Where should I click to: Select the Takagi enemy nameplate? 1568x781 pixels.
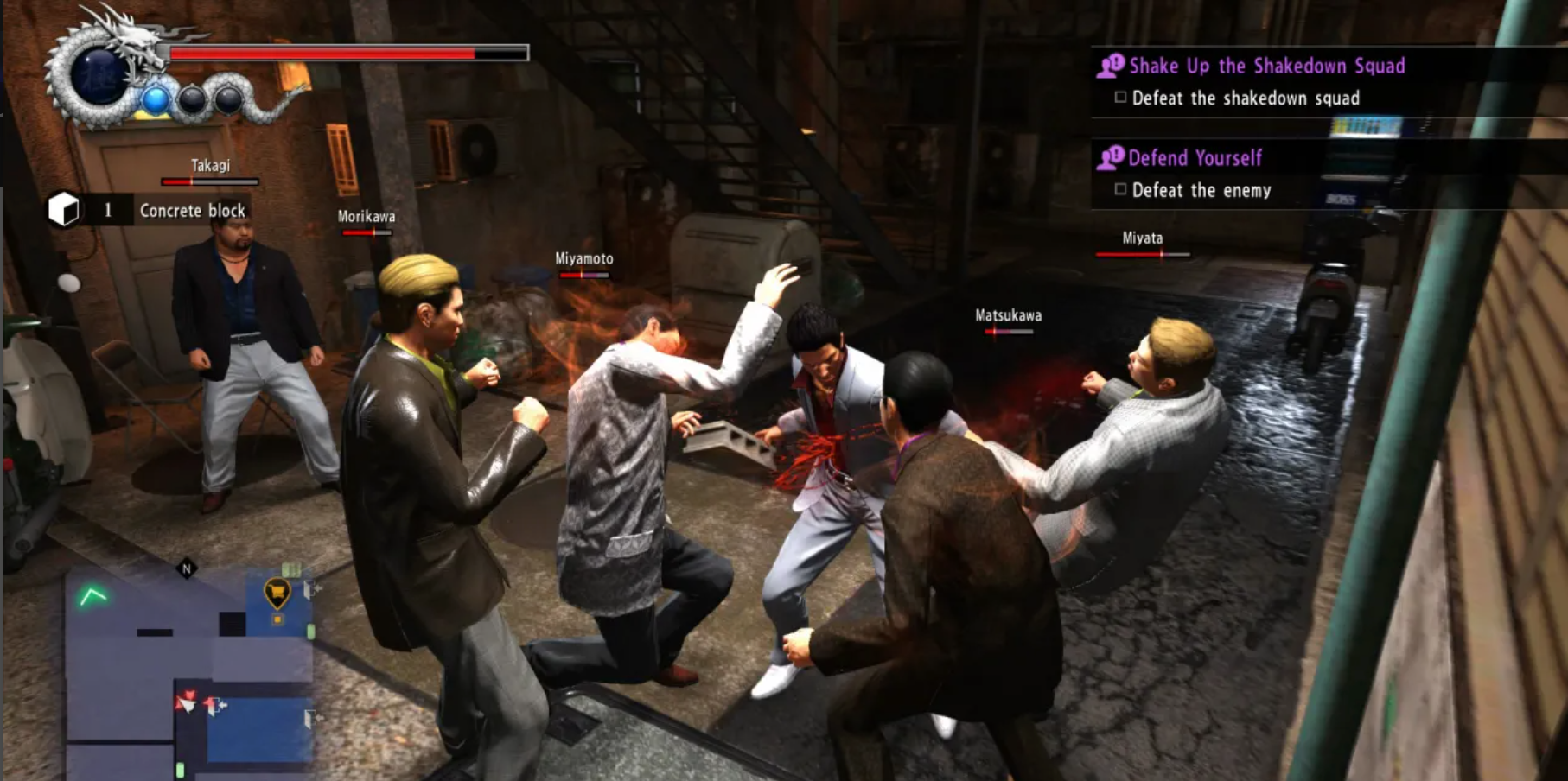[208, 165]
